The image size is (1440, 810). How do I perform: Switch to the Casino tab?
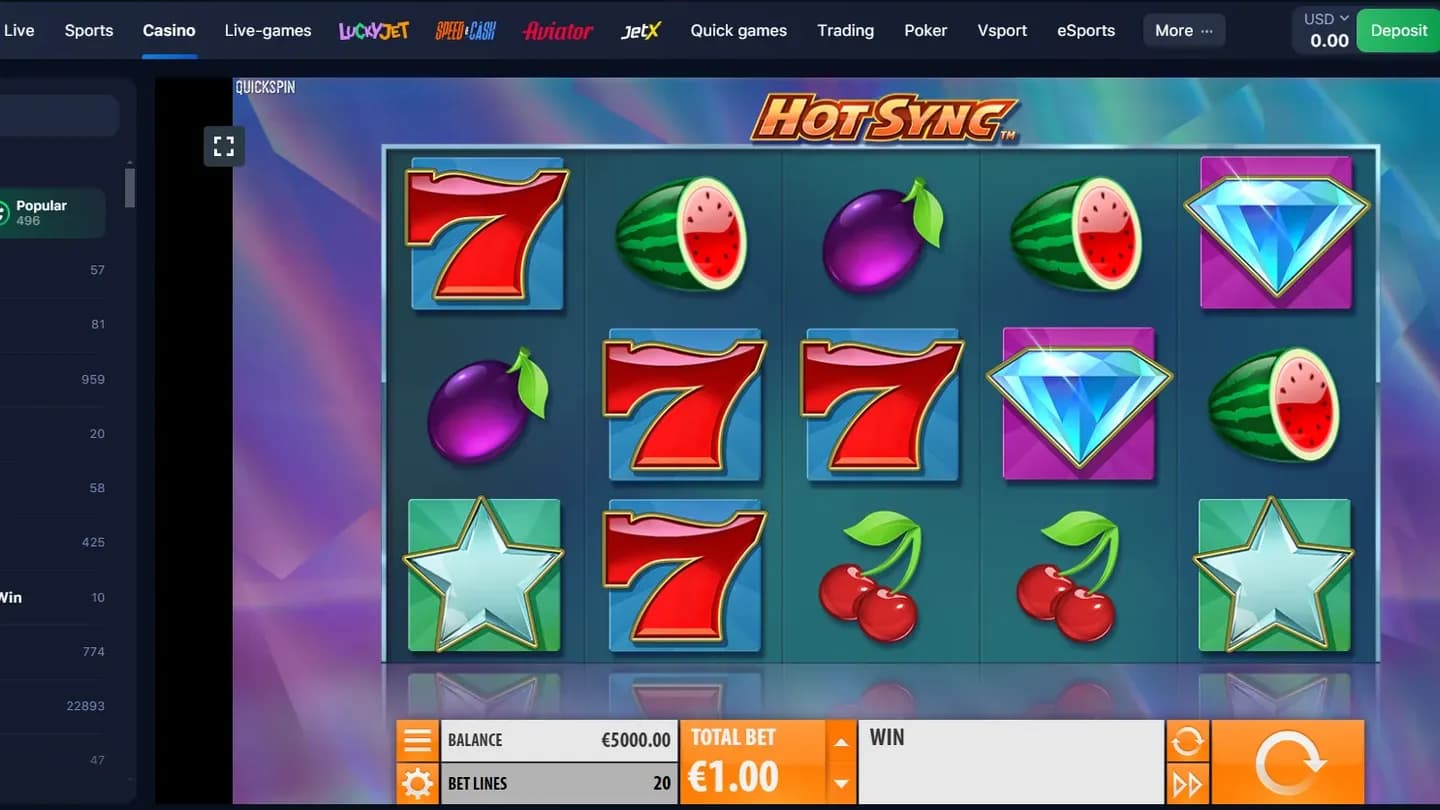click(x=169, y=30)
